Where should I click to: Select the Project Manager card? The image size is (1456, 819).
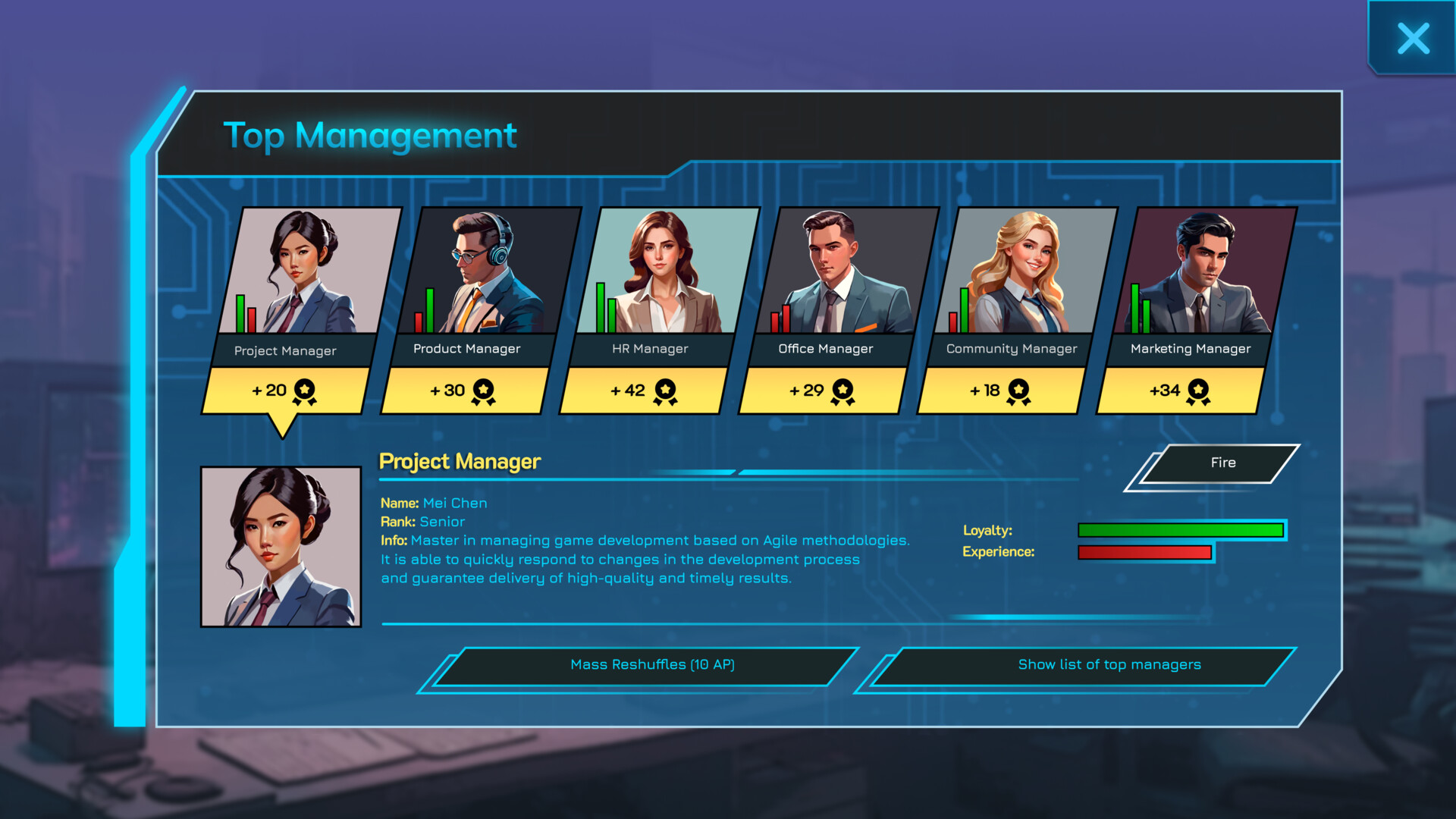[x=303, y=273]
